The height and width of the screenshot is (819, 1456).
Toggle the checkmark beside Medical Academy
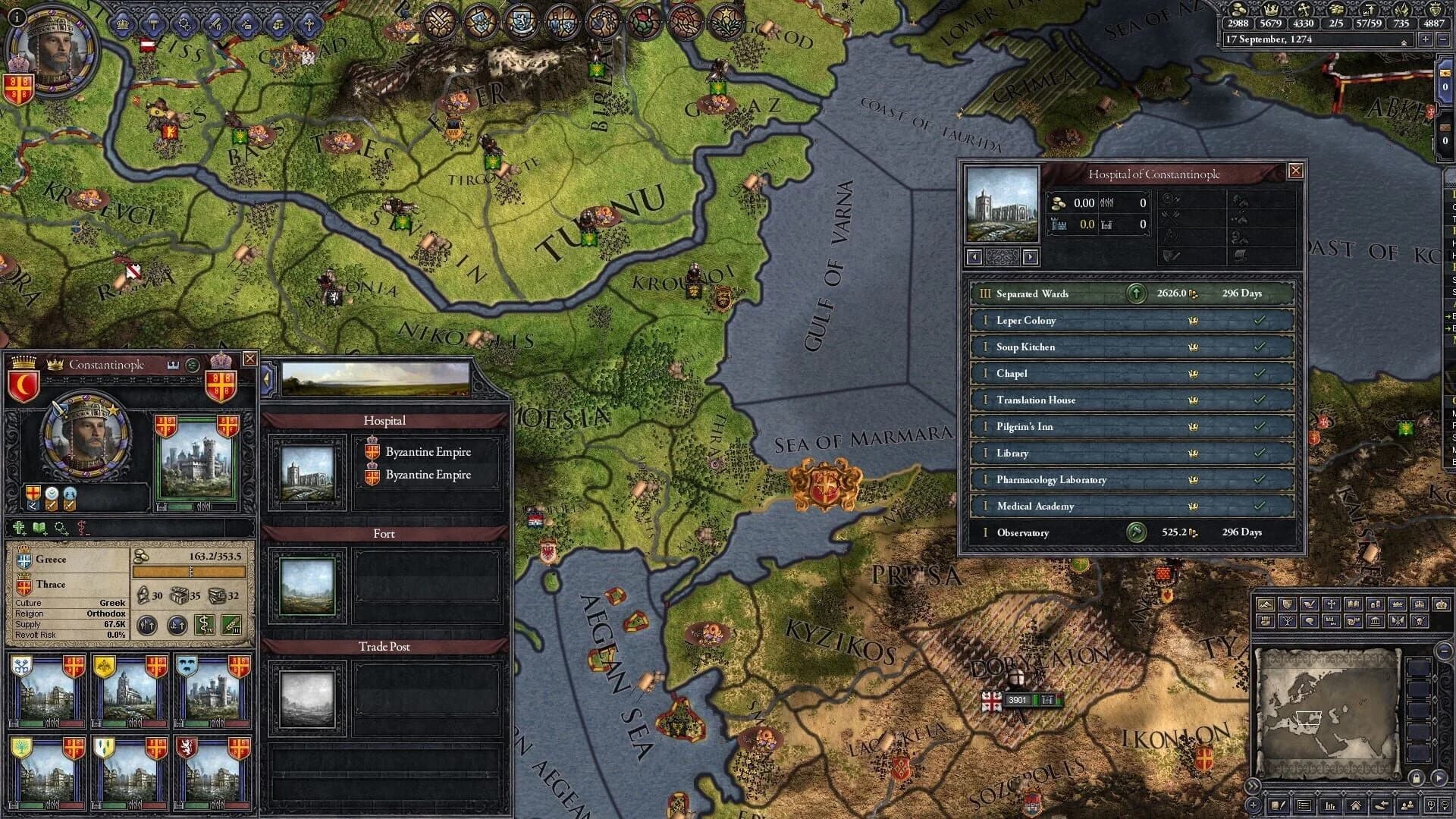(x=1261, y=506)
